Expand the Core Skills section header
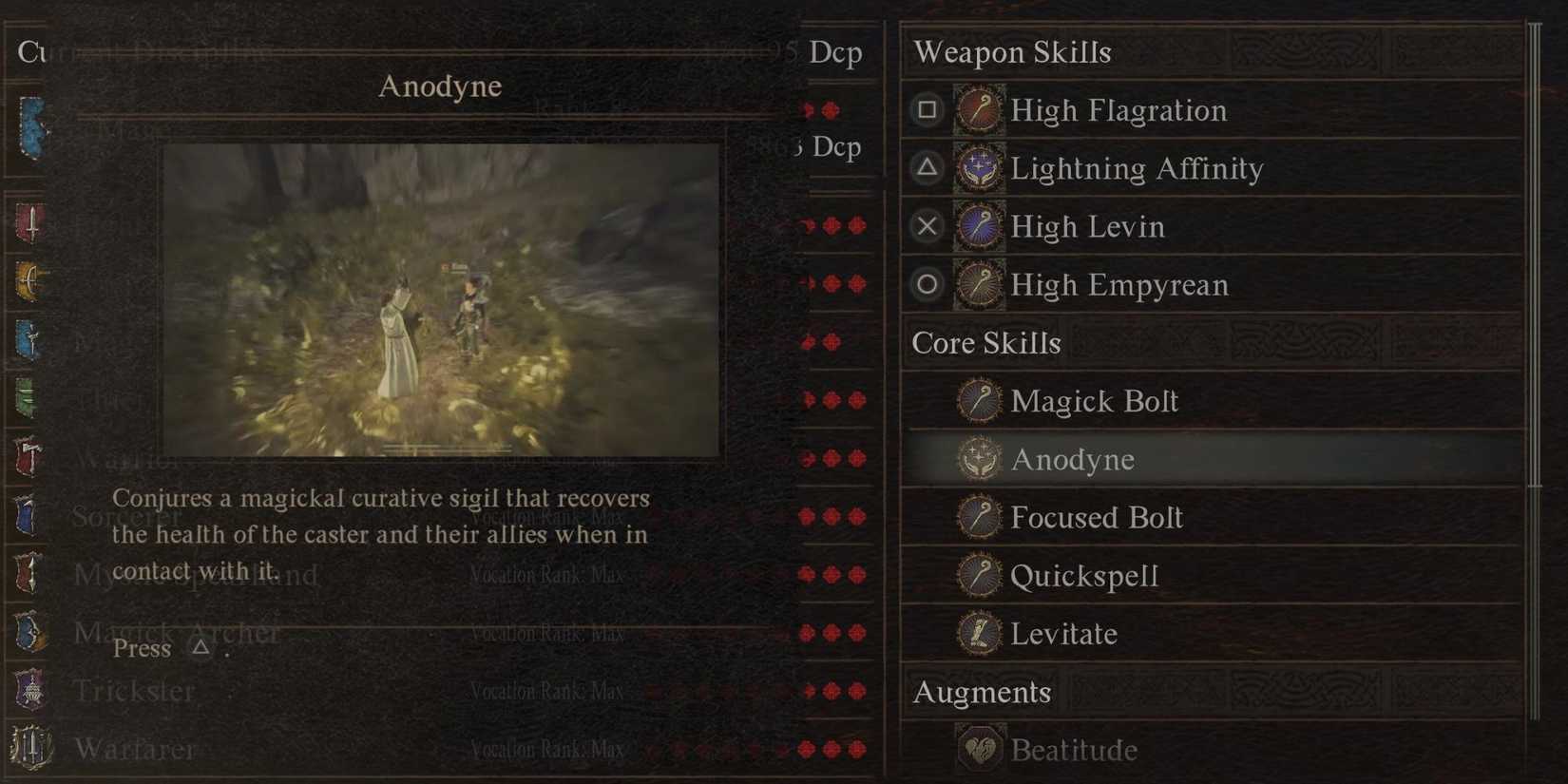 pyautogui.click(x=985, y=343)
